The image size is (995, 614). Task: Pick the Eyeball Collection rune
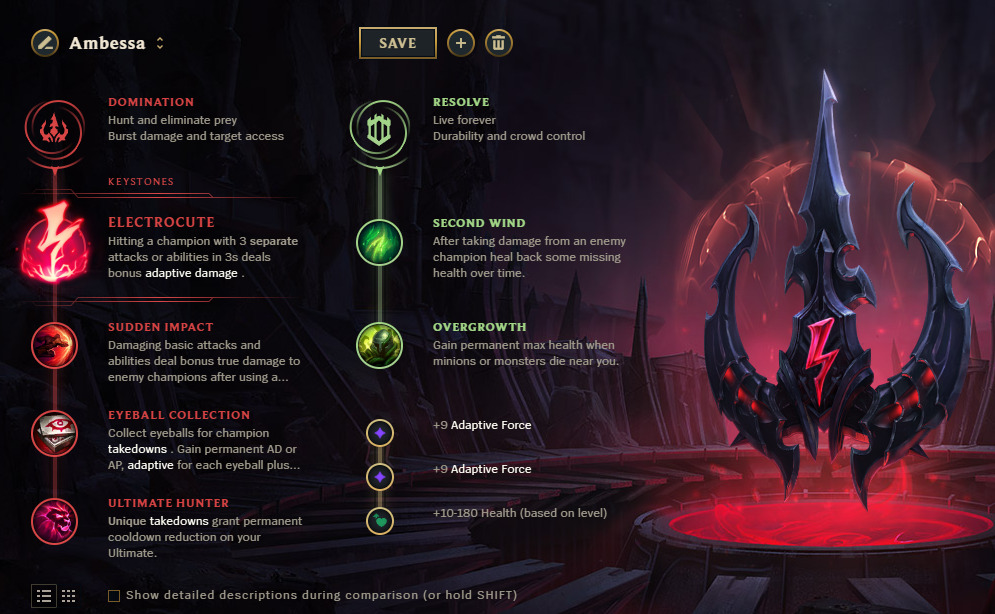(x=51, y=433)
